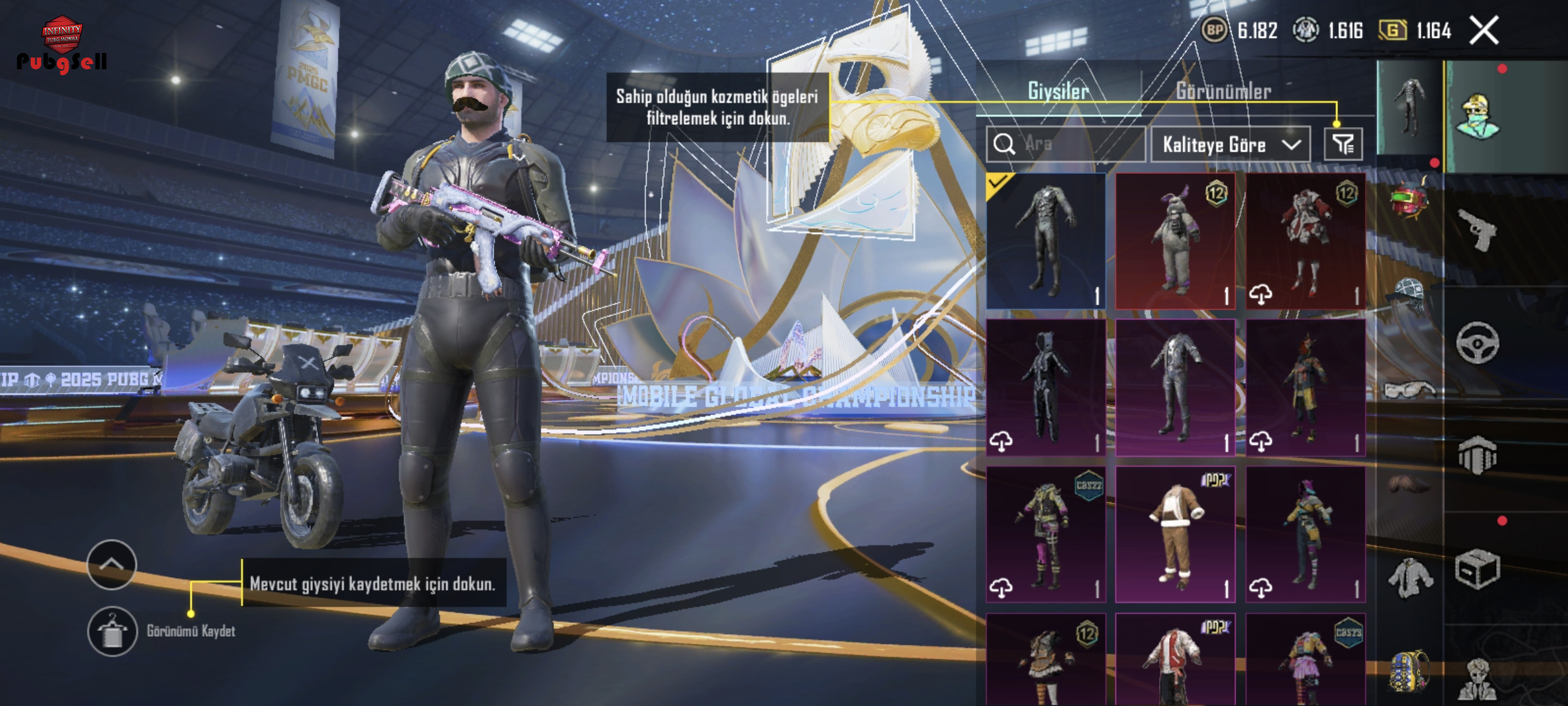The height and width of the screenshot is (706, 1568).
Task: Select the sunglasses eyewear category
Action: pos(1409,391)
